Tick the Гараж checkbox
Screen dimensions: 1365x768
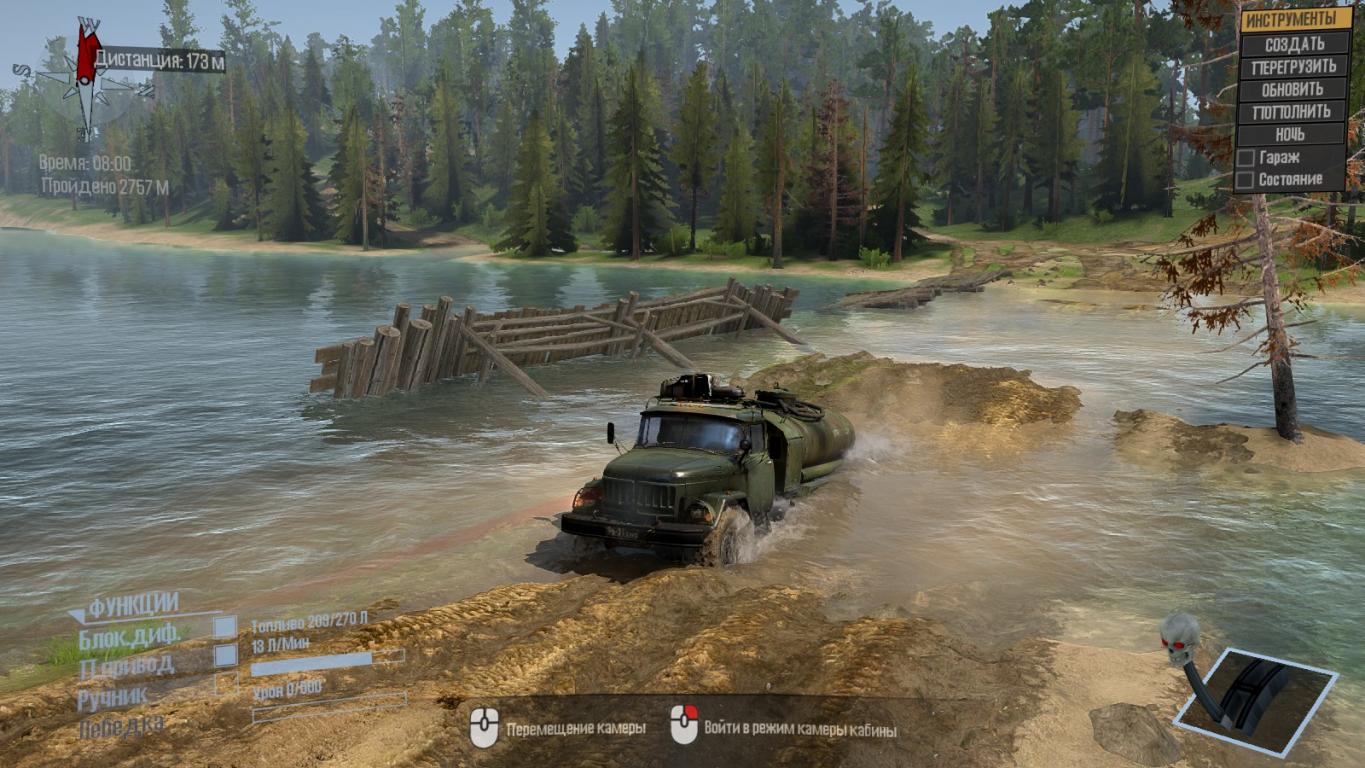click(x=1246, y=158)
